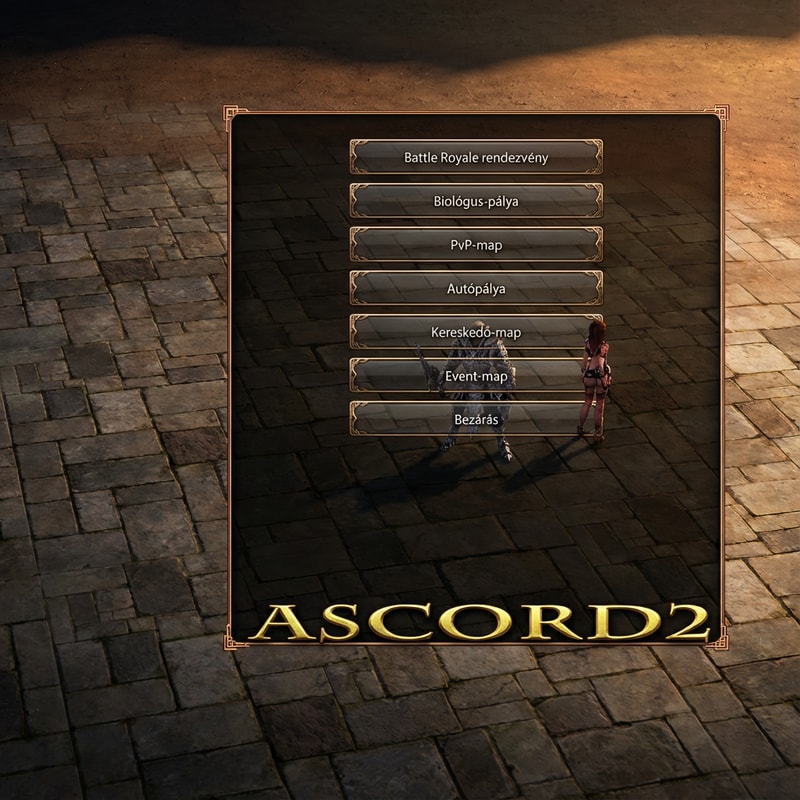The image size is (800, 800).
Task: Open the PvP-map option
Action: pos(476,245)
